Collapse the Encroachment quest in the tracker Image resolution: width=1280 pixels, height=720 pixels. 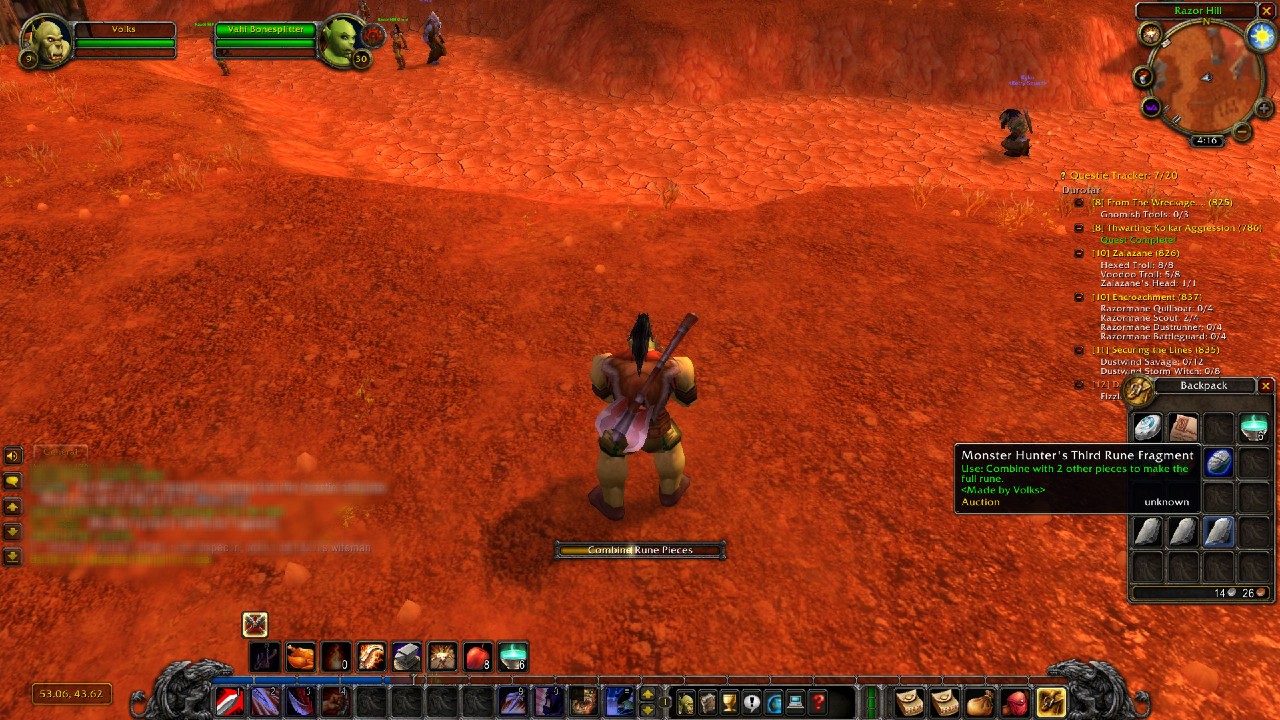click(x=1079, y=296)
